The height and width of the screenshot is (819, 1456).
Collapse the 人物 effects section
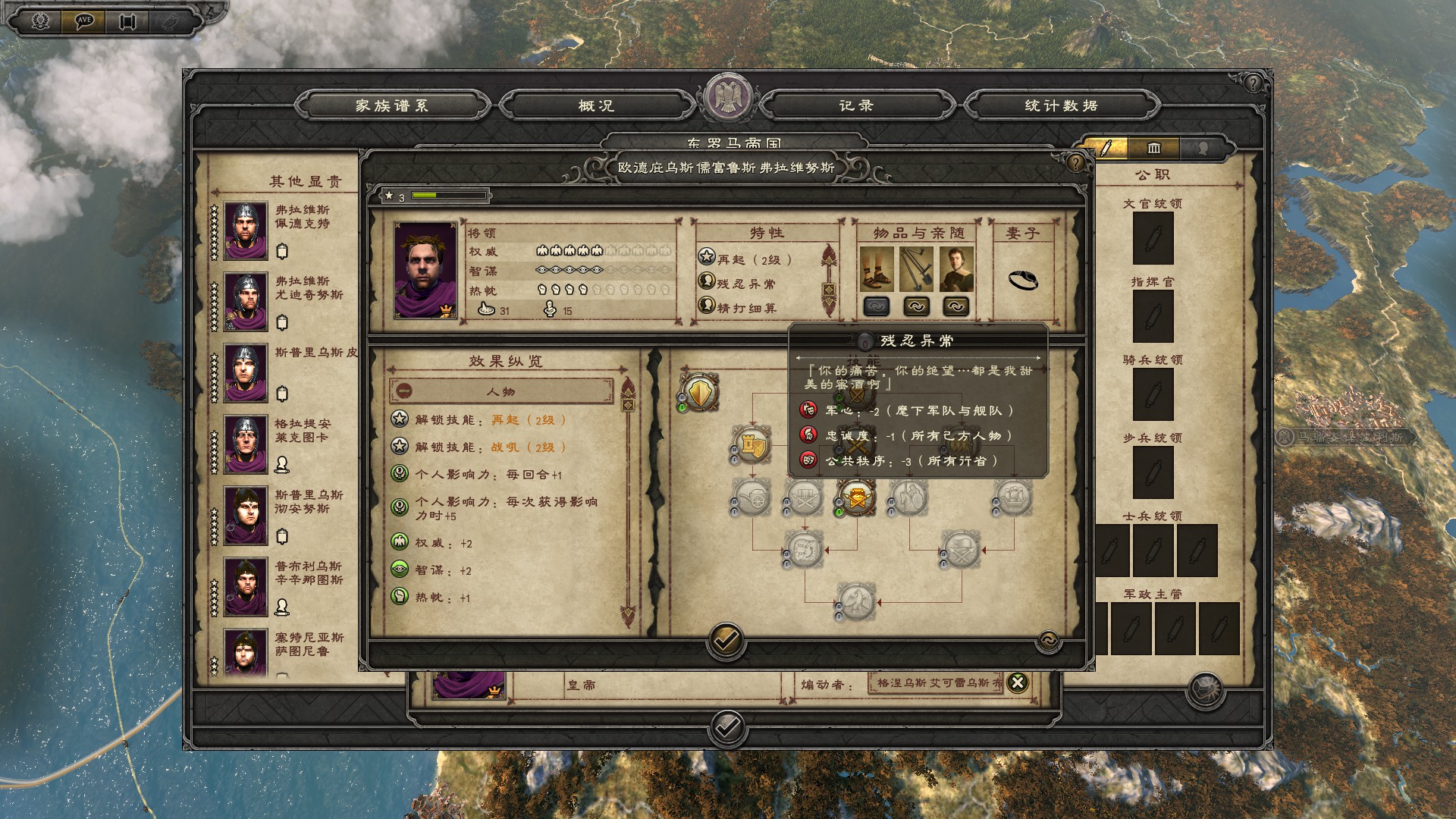point(404,391)
